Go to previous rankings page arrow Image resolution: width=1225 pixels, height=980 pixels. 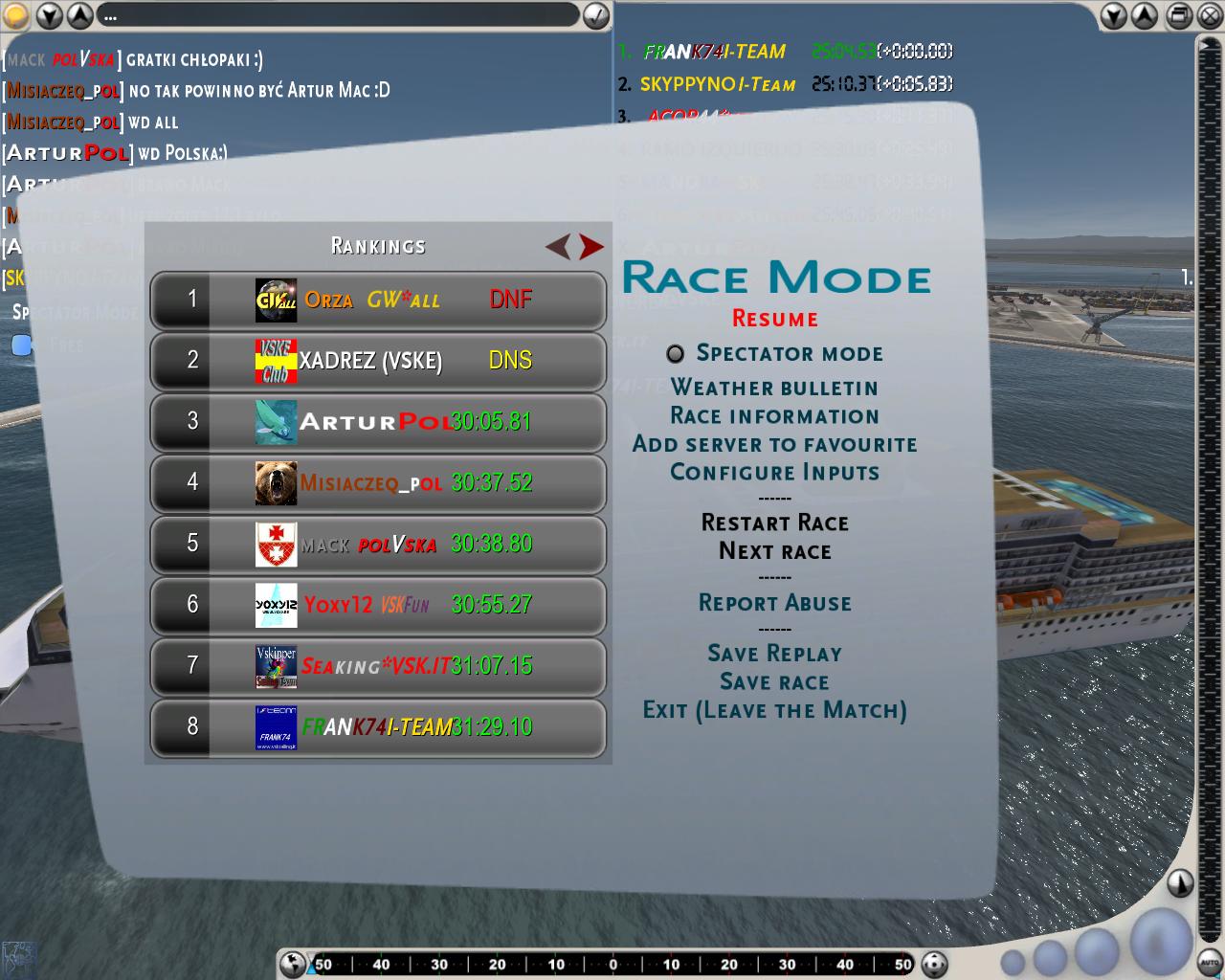click(557, 247)
